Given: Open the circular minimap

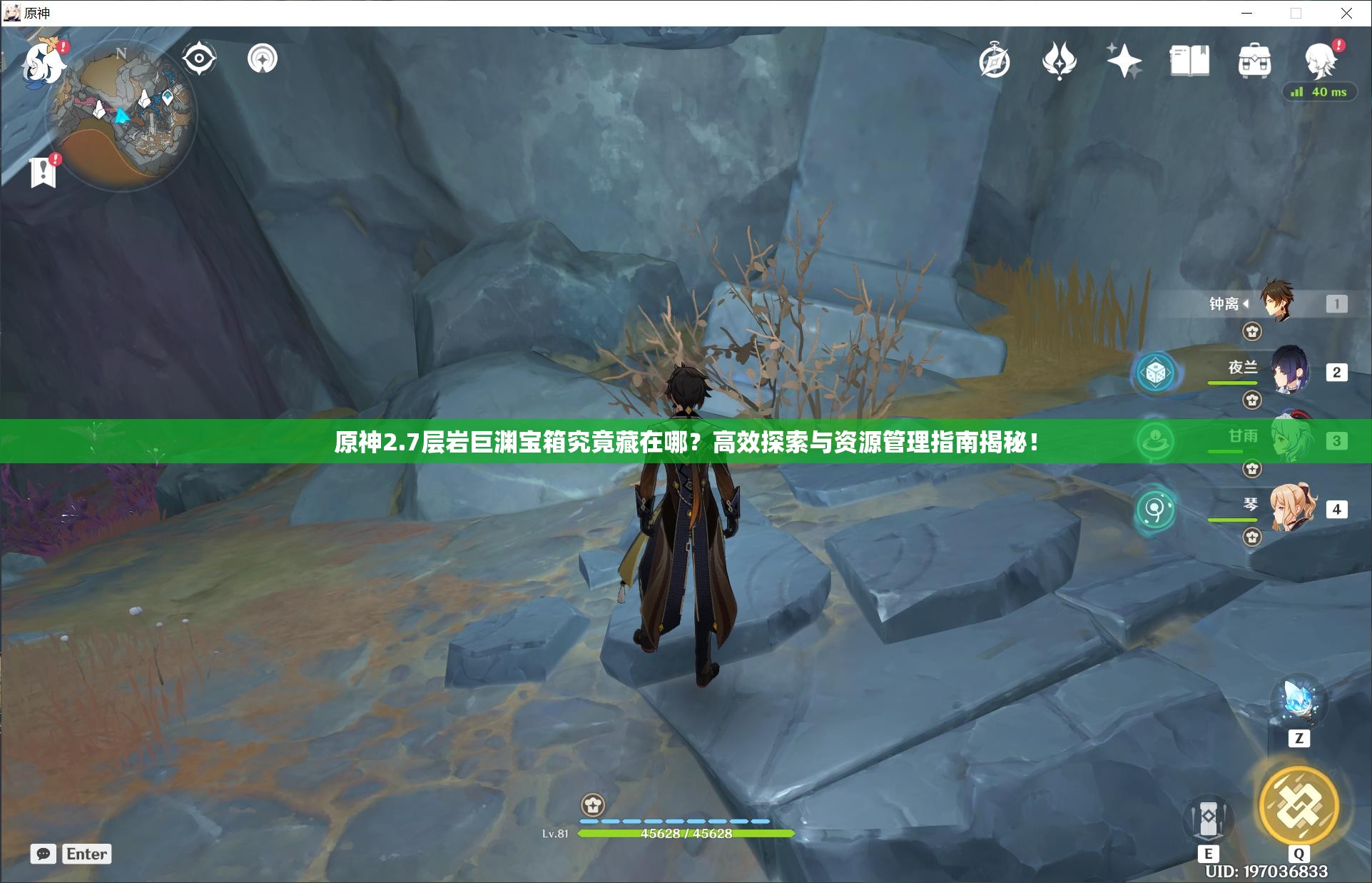Looking at the screenshot, I should [x=121, y=114].
